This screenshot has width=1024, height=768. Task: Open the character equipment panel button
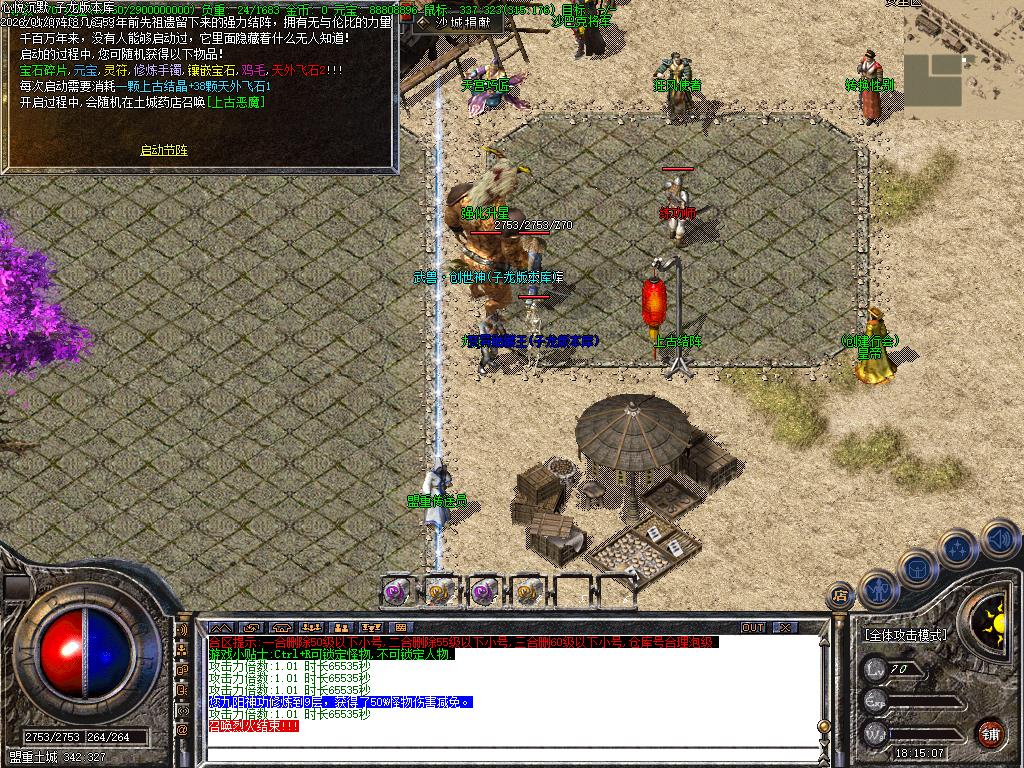click(879, 590)
